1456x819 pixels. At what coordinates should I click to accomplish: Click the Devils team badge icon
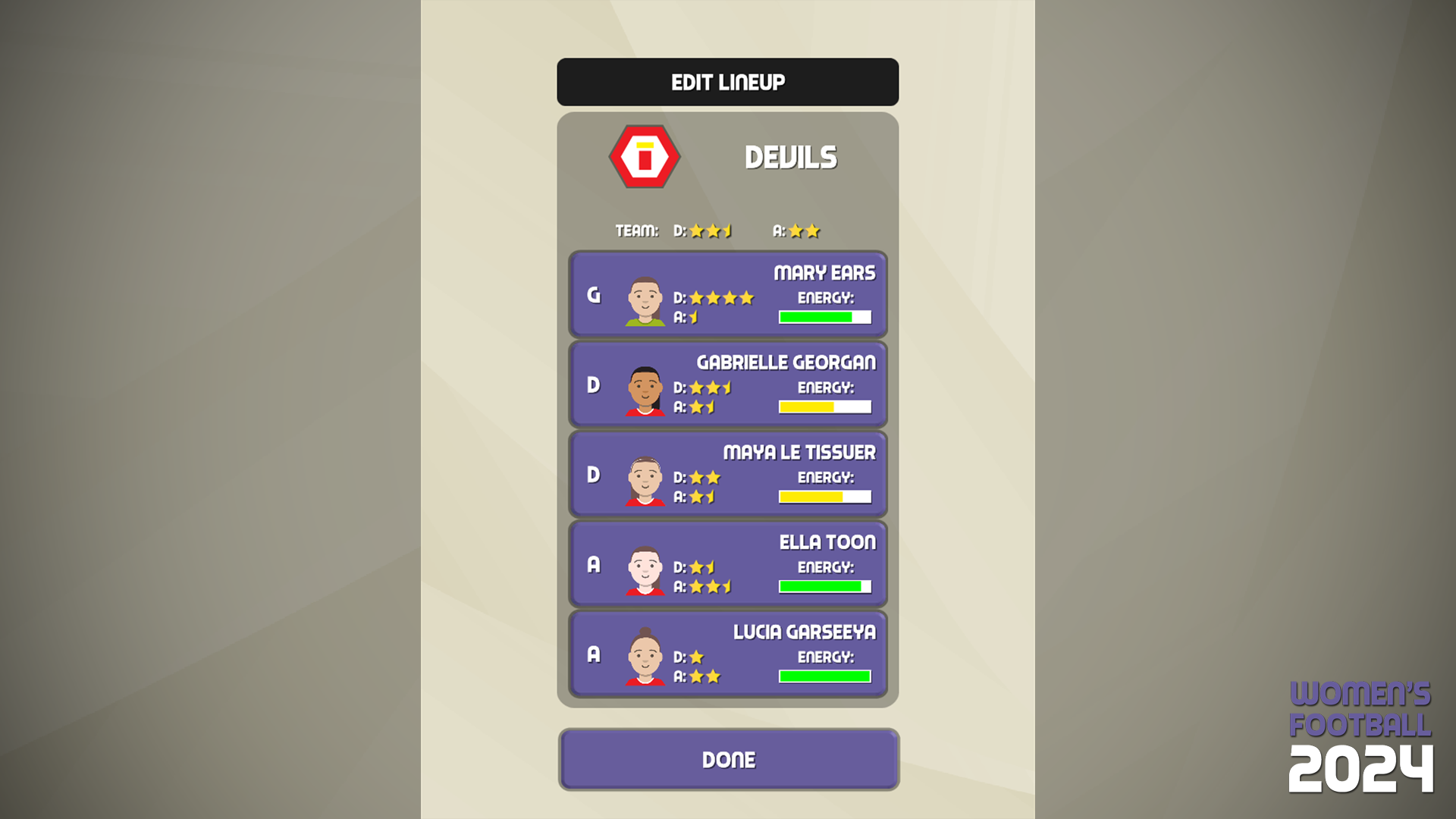(x=643, y=156)
